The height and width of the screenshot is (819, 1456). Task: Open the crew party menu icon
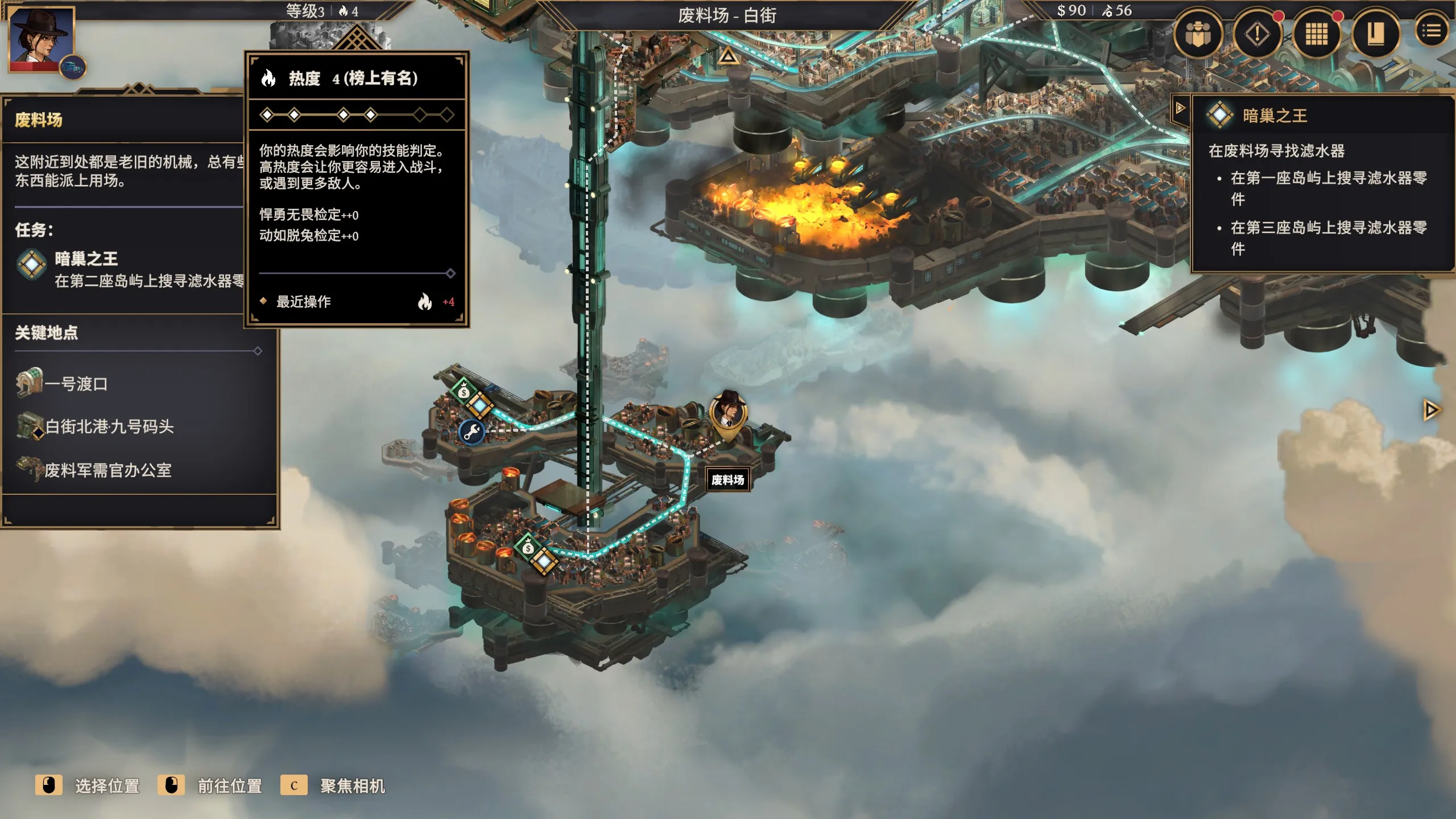[1198, 34]
